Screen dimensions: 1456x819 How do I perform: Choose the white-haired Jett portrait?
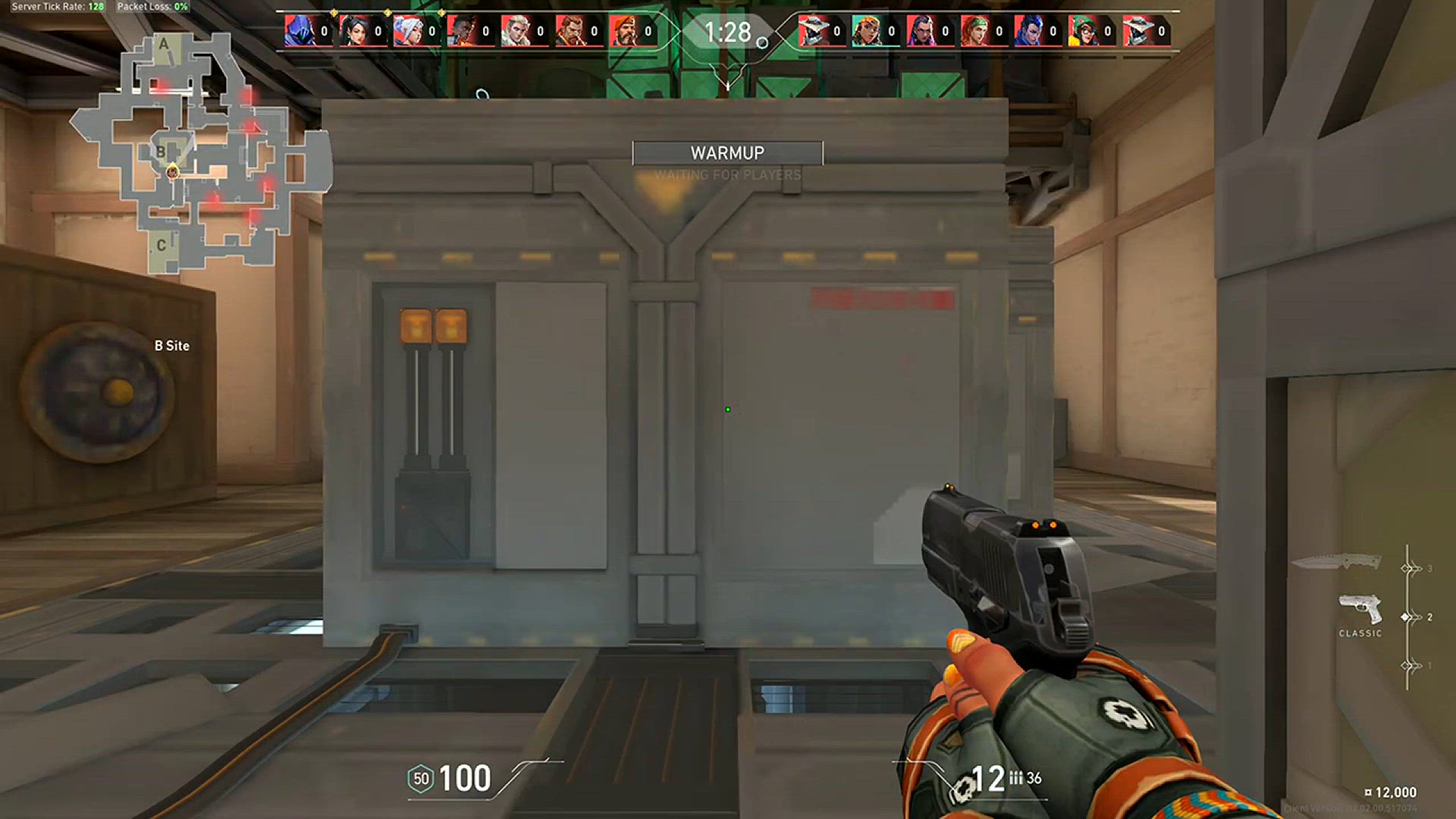point(407,31)
